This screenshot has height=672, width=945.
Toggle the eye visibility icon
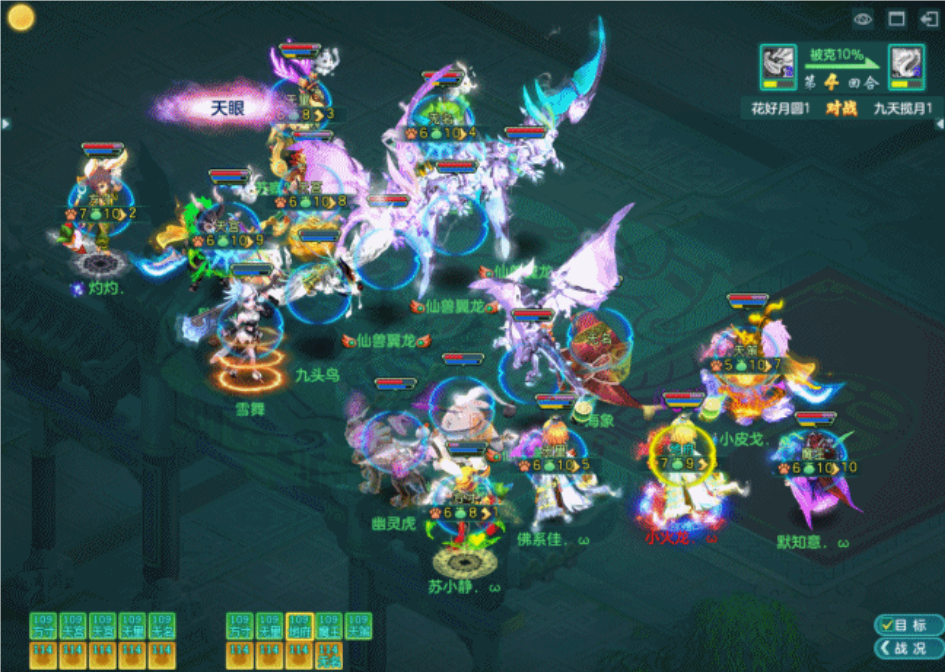[863, 19]
